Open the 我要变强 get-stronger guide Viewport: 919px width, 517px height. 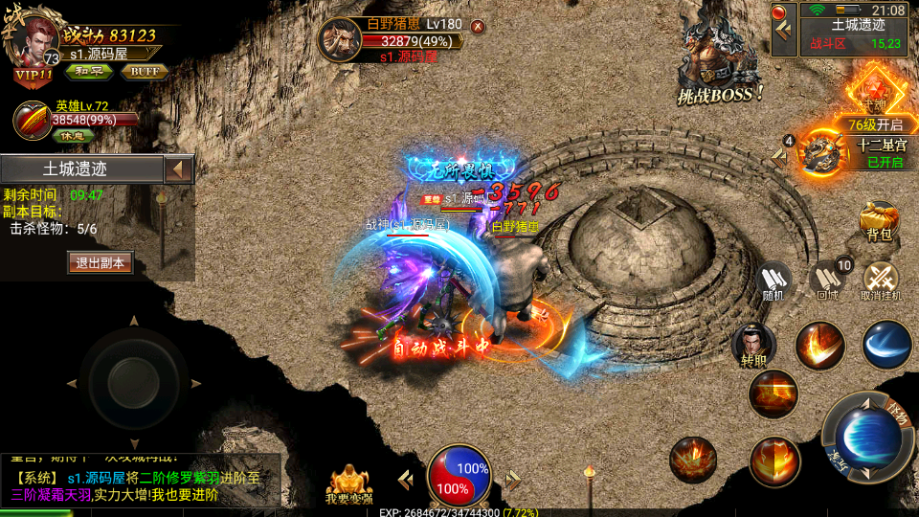coord(348,483)
